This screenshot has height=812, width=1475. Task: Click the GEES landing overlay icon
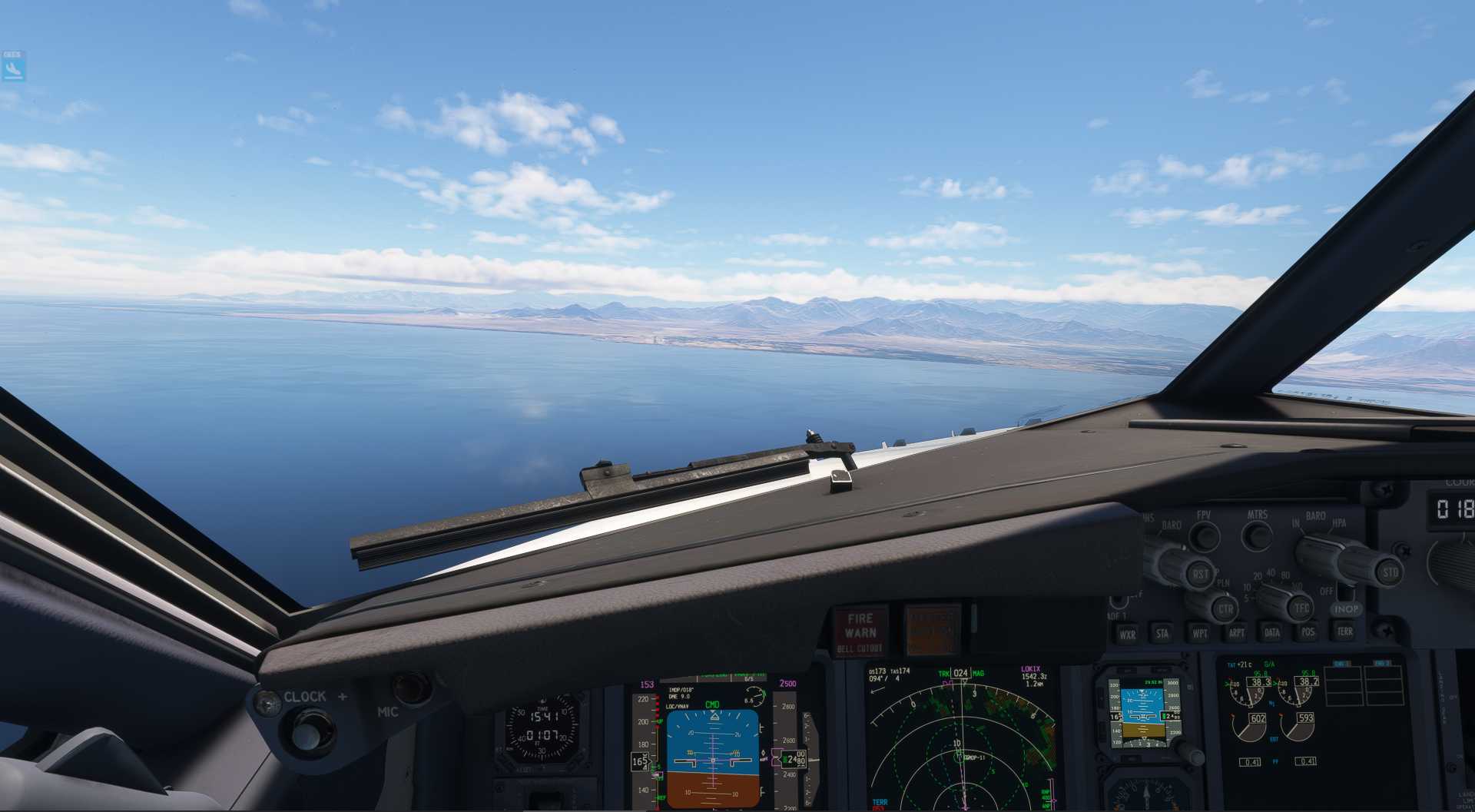[13, 67]
